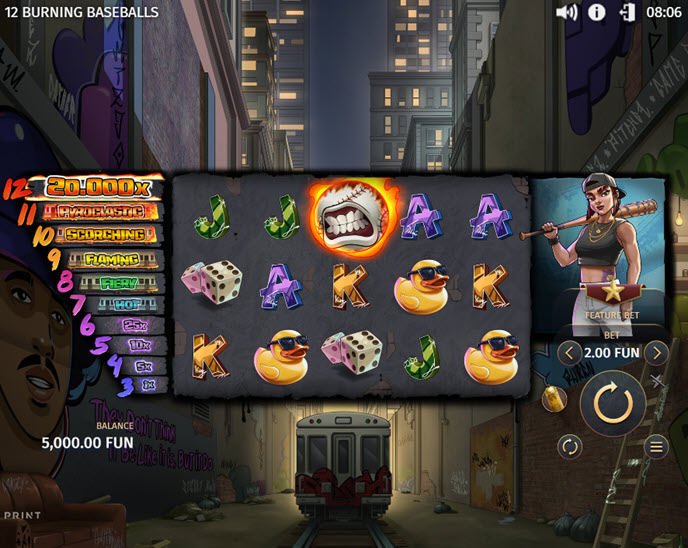Viewport: 688px width, 548px height.
Task: Open the autoplay settings button
Action: pos(570,446)
